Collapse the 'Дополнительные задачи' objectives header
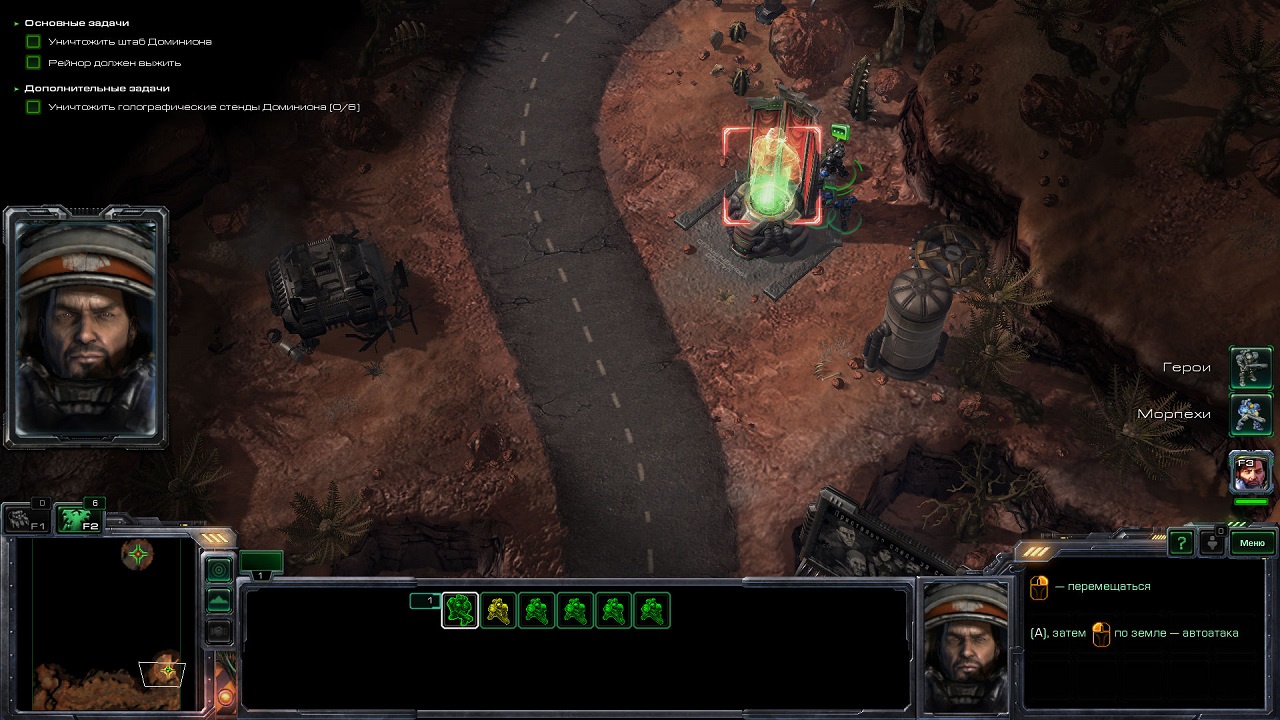This screenshot has width=1280, height=720. [x=96, y=88]
